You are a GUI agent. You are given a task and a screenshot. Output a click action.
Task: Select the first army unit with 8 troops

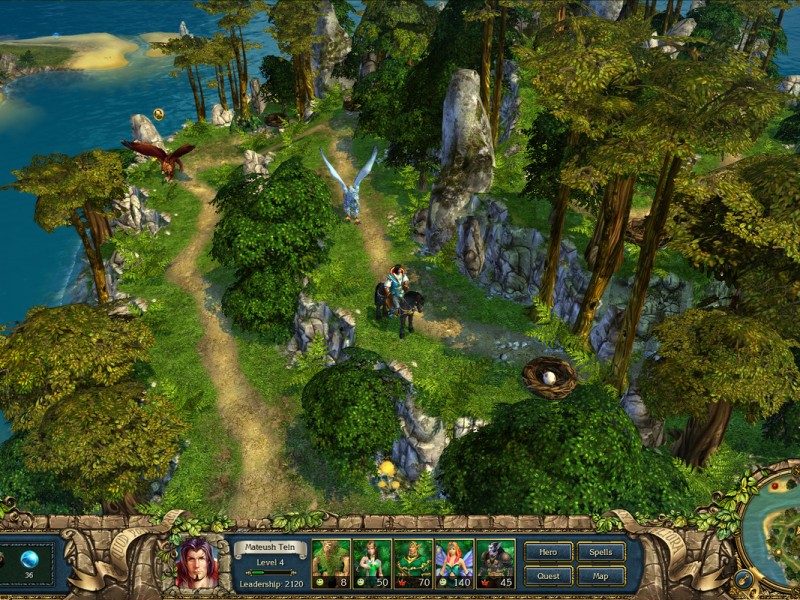click(x=331, y=563)
